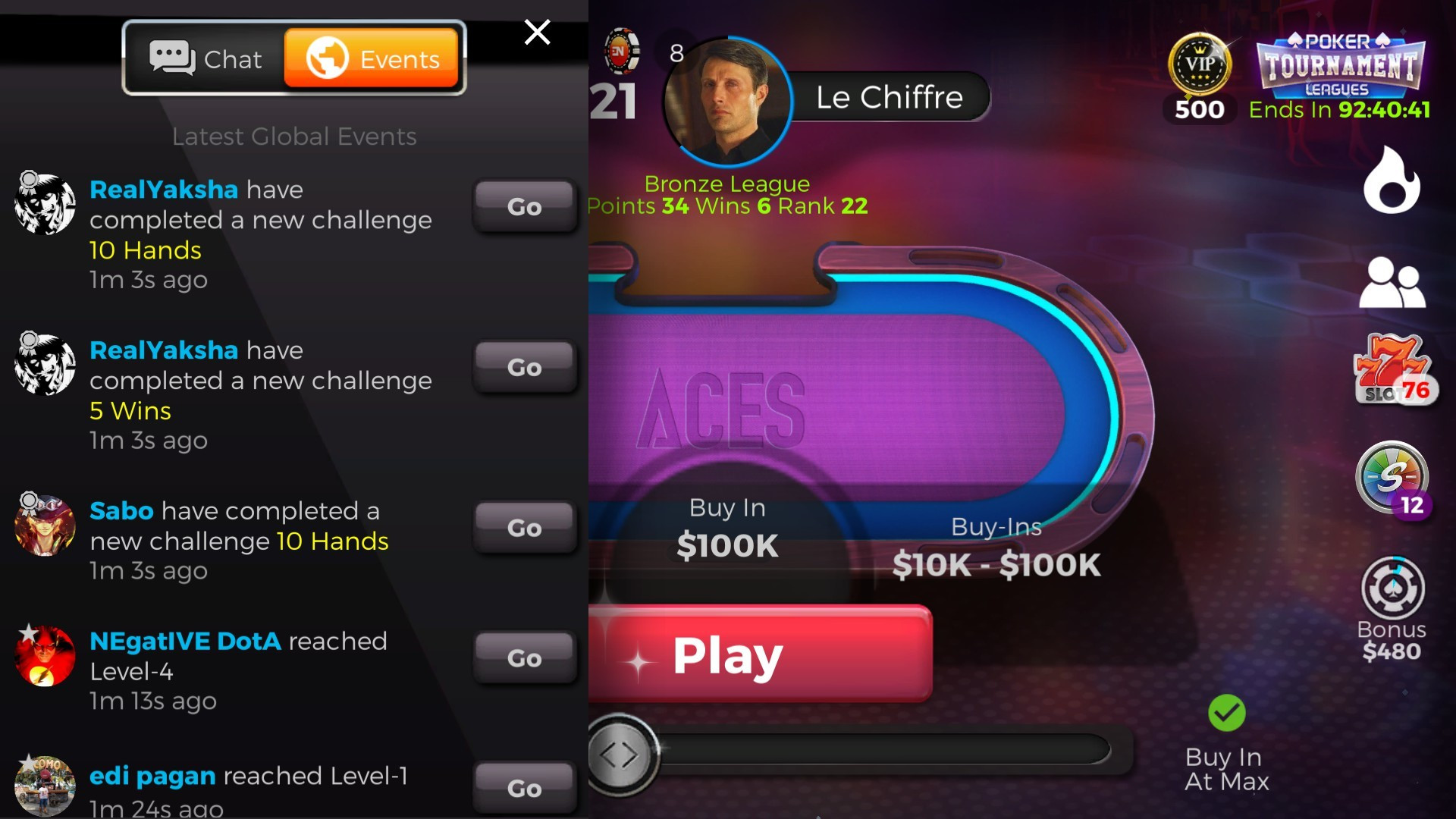
Task: Expand Bronze League rank details
Action: click(726, 184)
